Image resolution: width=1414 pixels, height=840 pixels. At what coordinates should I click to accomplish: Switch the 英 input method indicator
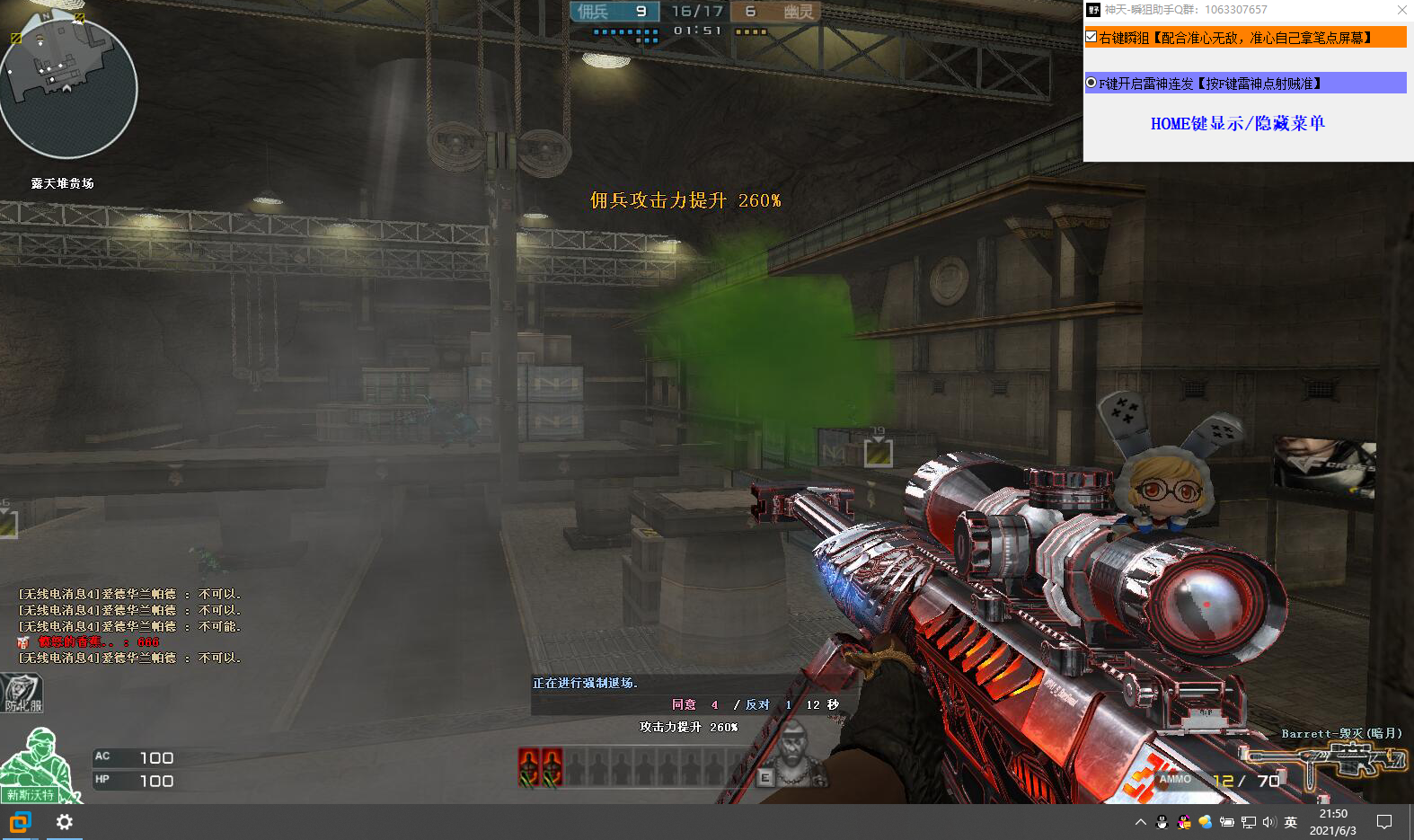pos(1291,822)
